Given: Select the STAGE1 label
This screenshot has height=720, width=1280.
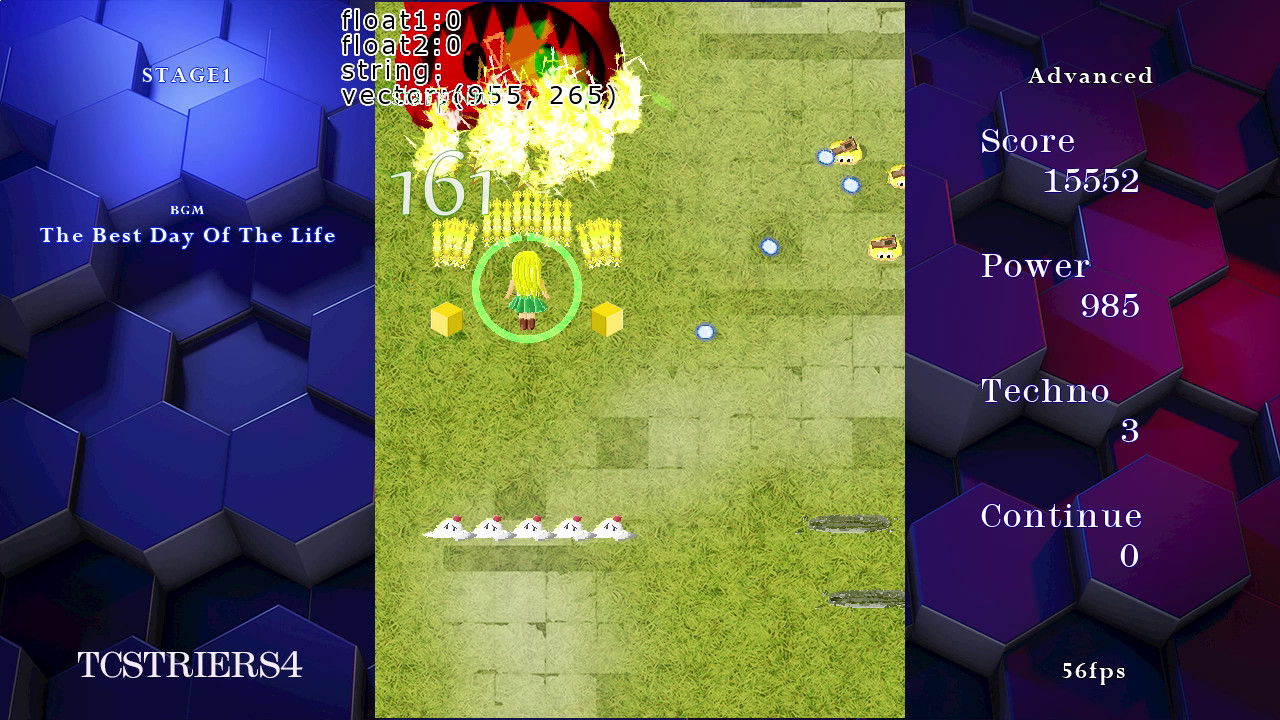Looking at the screenshot, I should click(x=188, y=75).
